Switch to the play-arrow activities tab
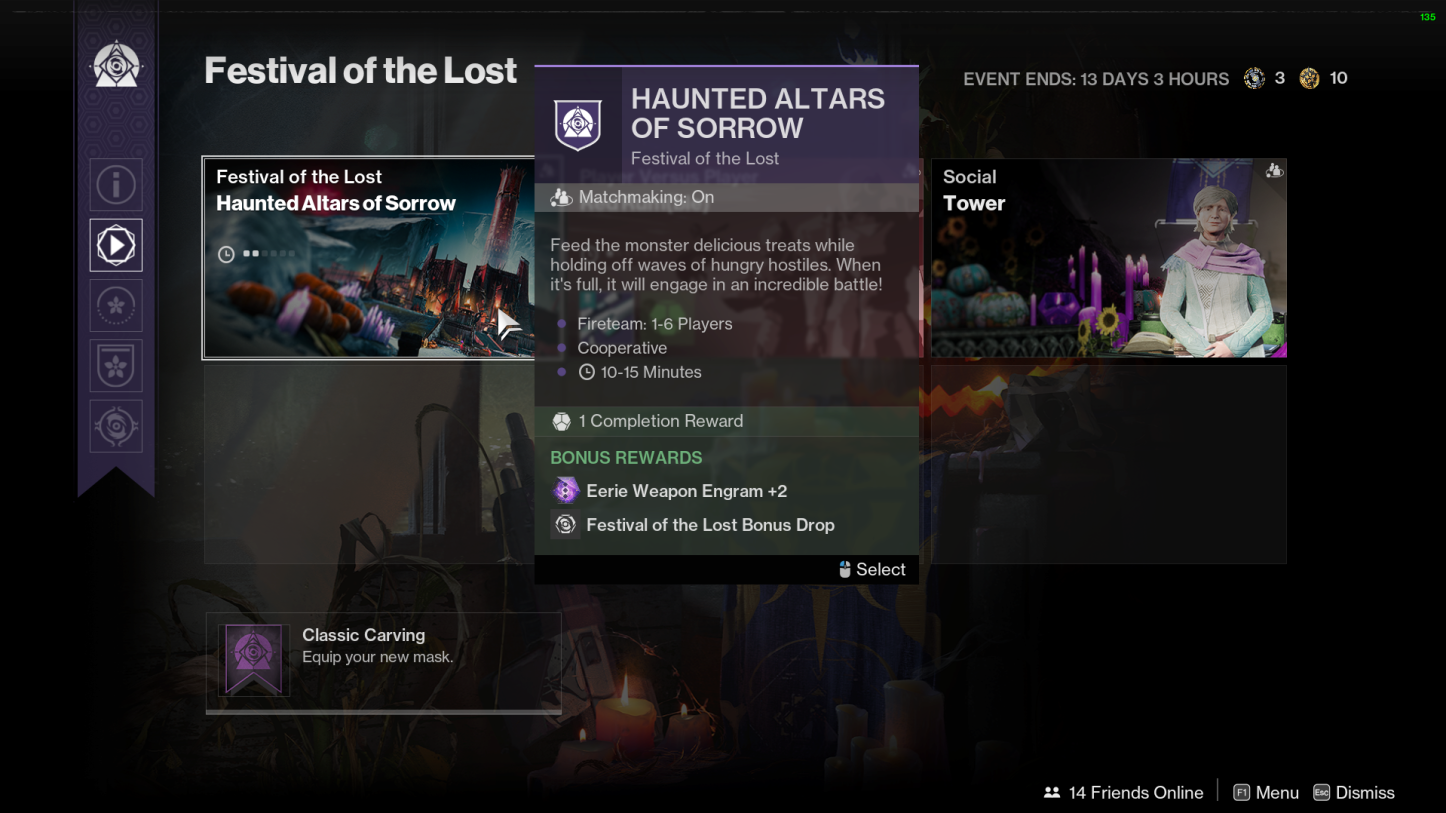Screen dimensions: 1446x813 tap(116, 245)
